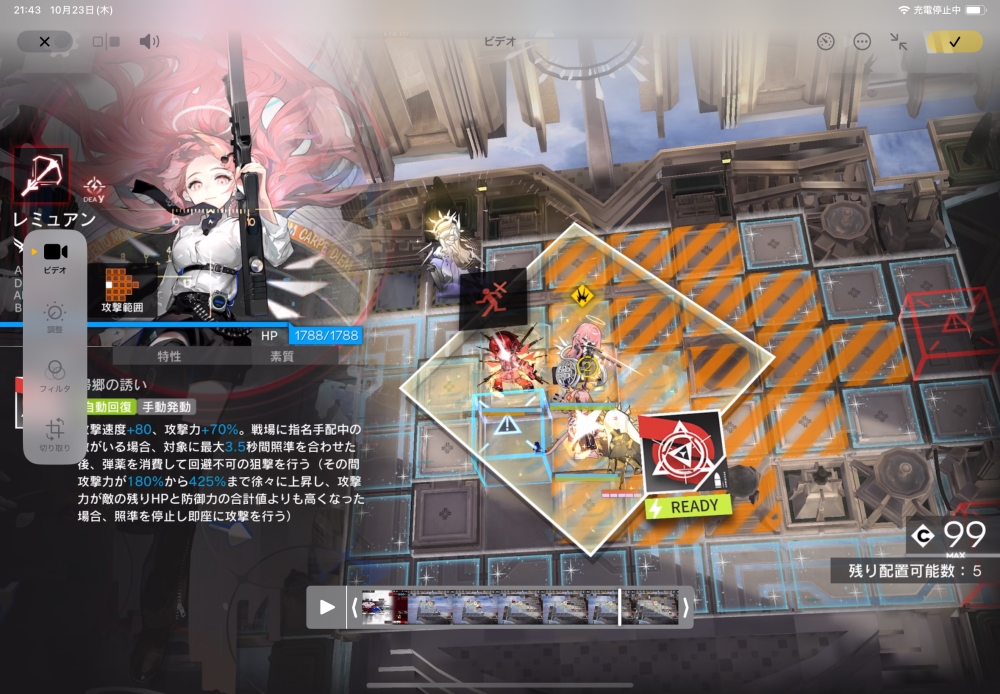The width and height of the screenshot is (1000, 694).
Task: Choose the フィルタ filter tool
Action: [56, 375]
